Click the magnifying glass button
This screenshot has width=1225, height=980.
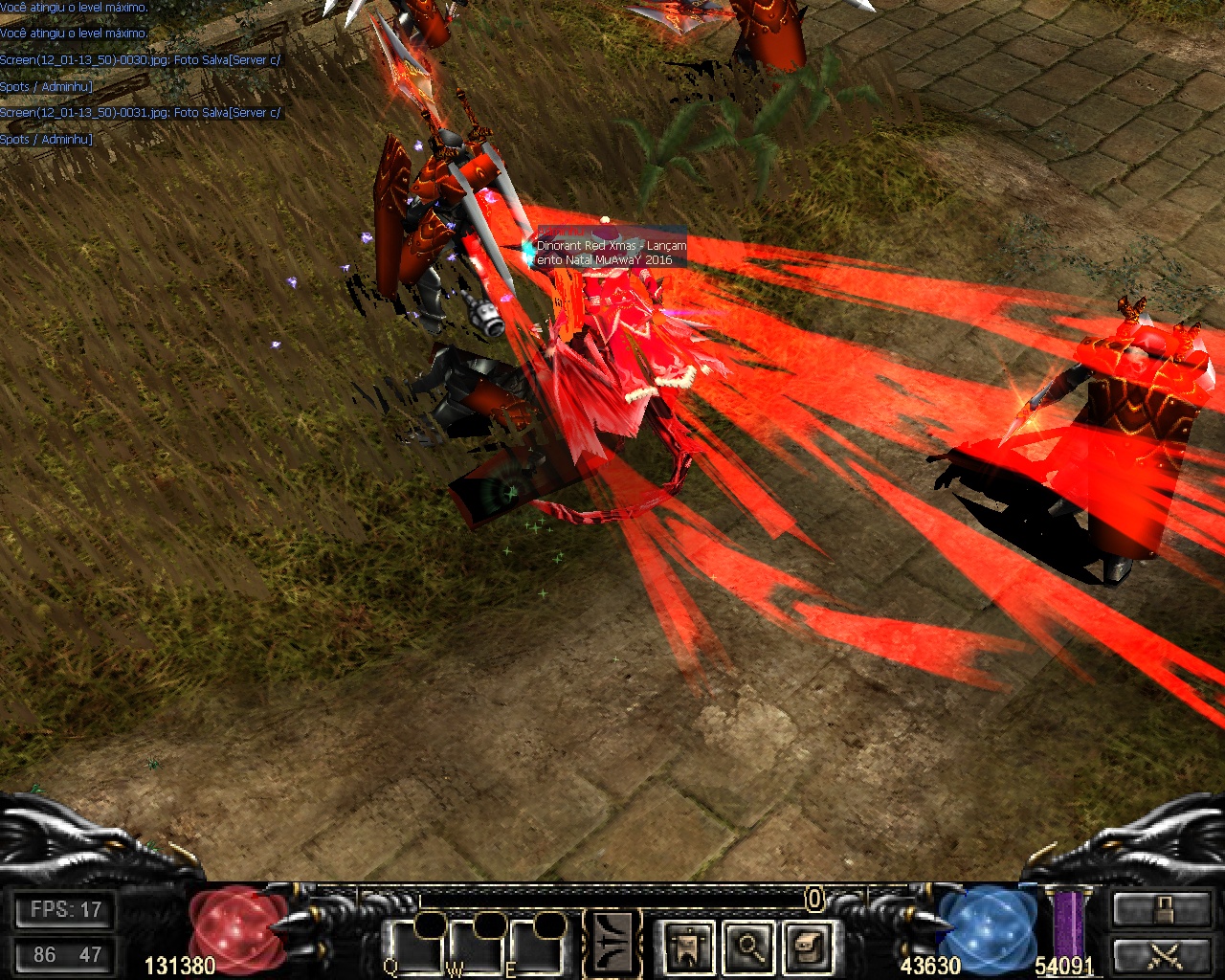tap(747, 946)
